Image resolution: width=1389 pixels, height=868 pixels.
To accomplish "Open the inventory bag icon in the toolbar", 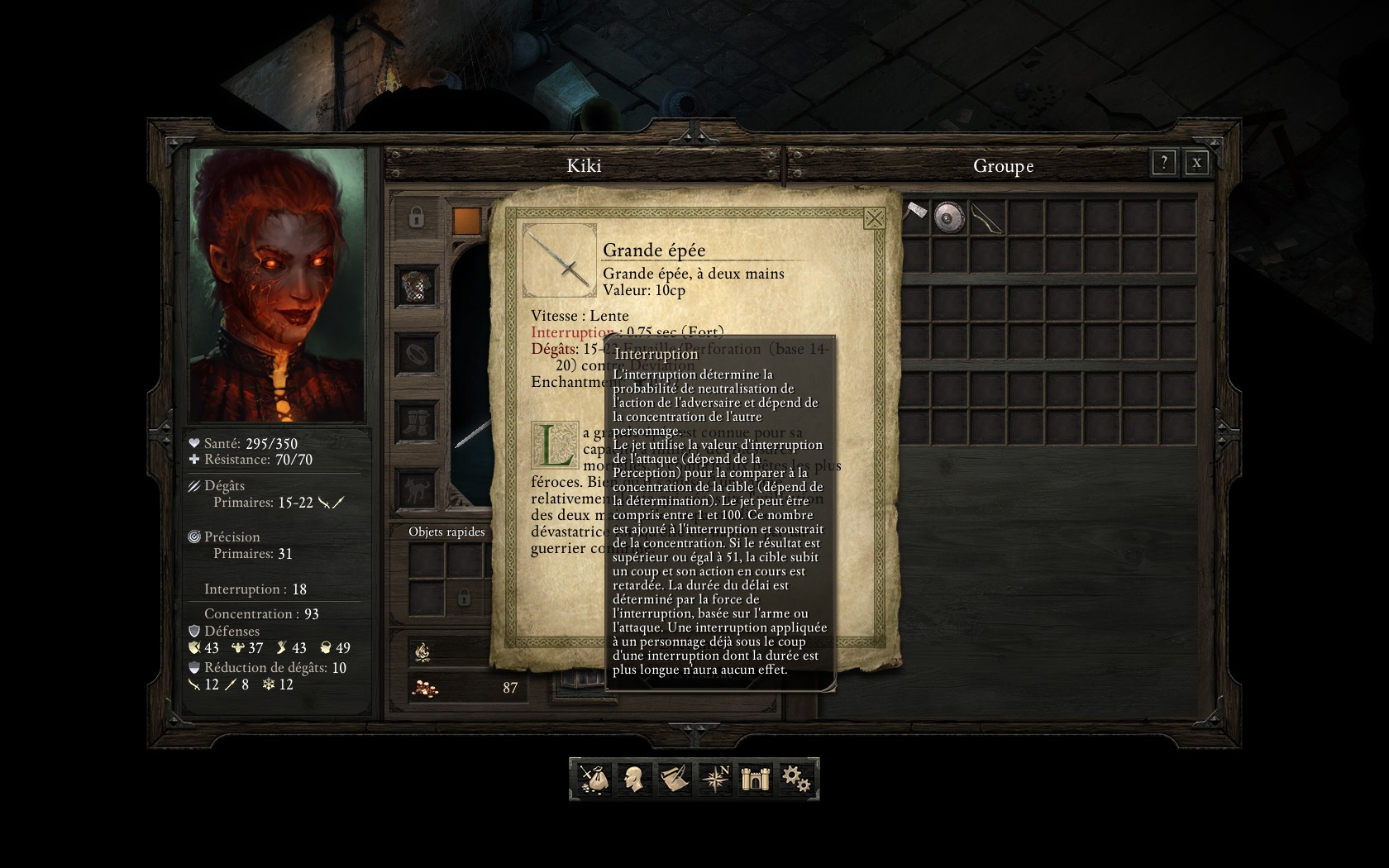I will tap(593, 779).
